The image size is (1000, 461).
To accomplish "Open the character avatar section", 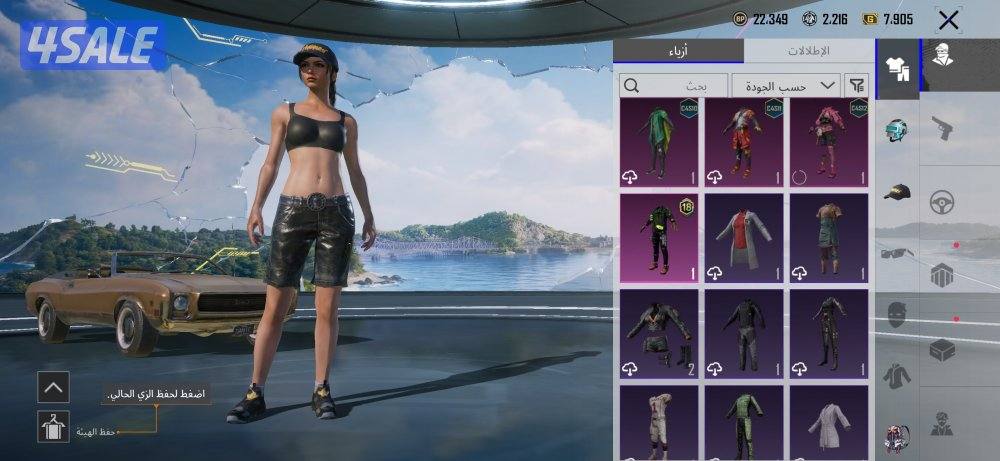I will pos(942,54).
